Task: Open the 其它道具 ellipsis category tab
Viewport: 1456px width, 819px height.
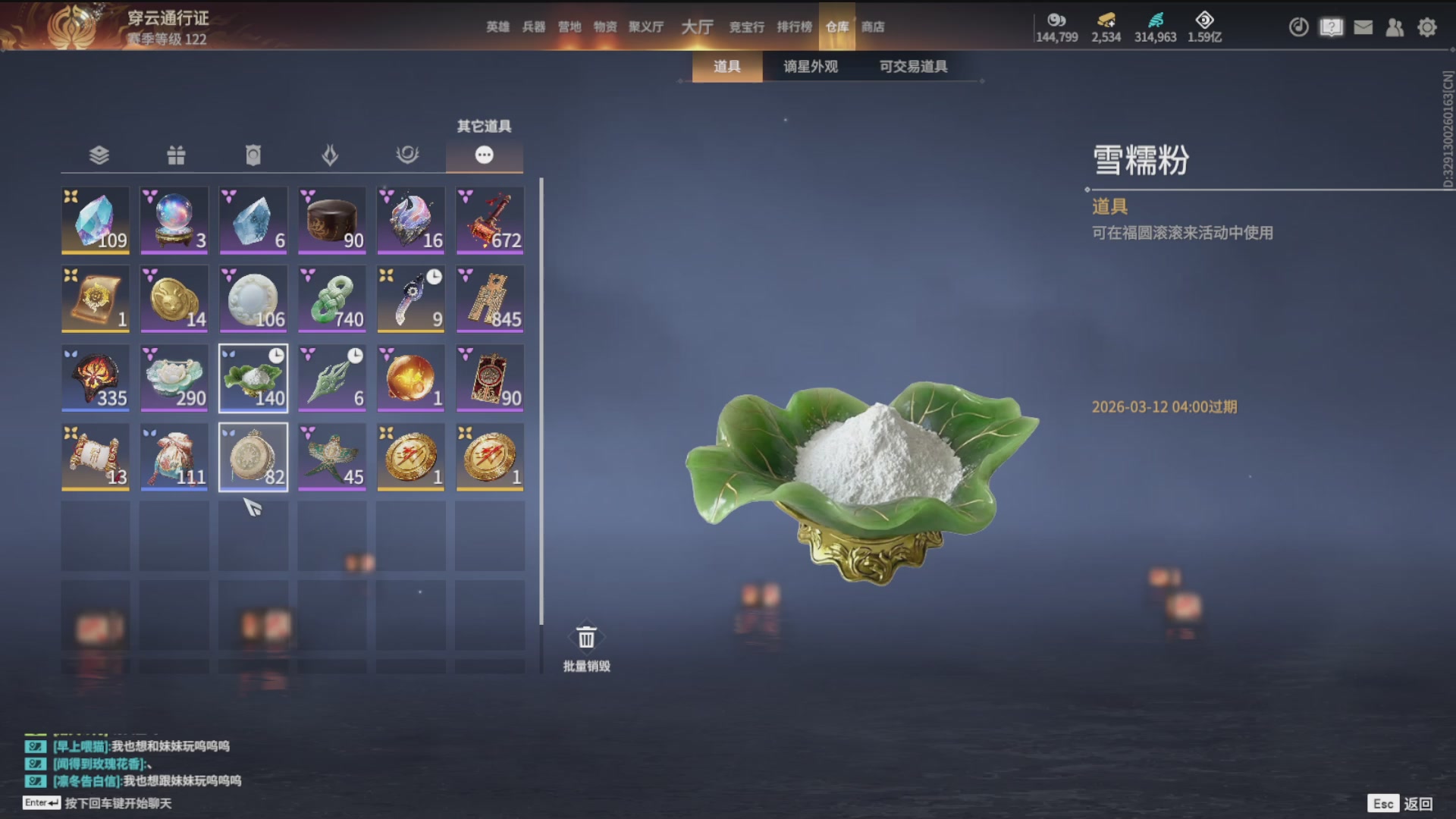Action: (x=485, y=155)
